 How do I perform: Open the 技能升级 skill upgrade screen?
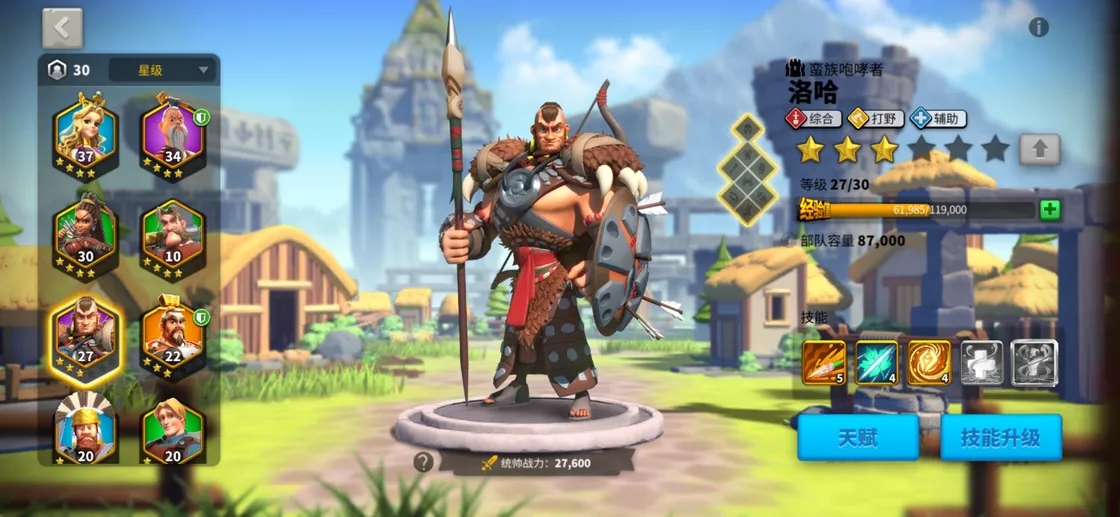click(1000, 438)
